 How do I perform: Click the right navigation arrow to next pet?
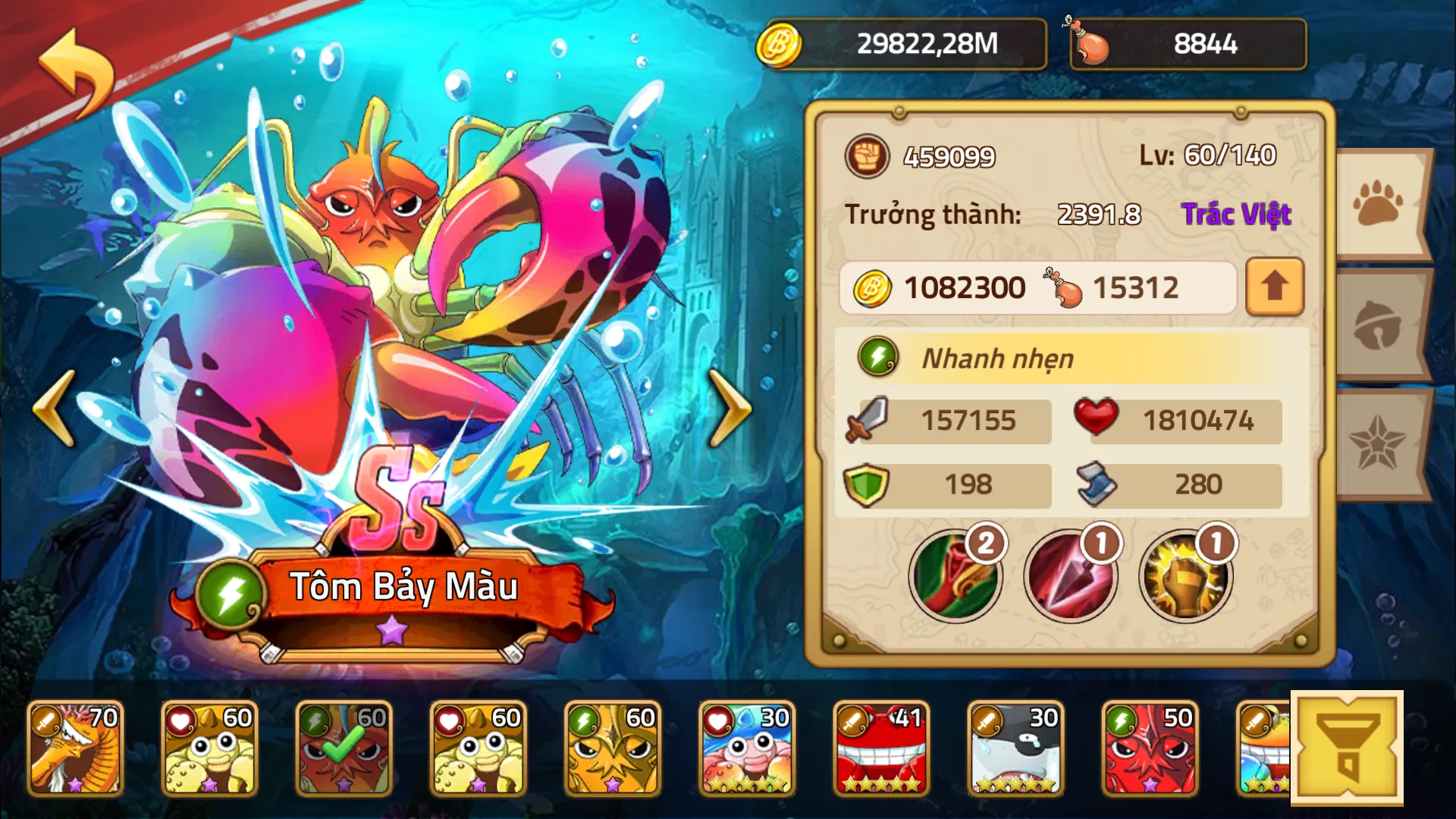[730, 409]
